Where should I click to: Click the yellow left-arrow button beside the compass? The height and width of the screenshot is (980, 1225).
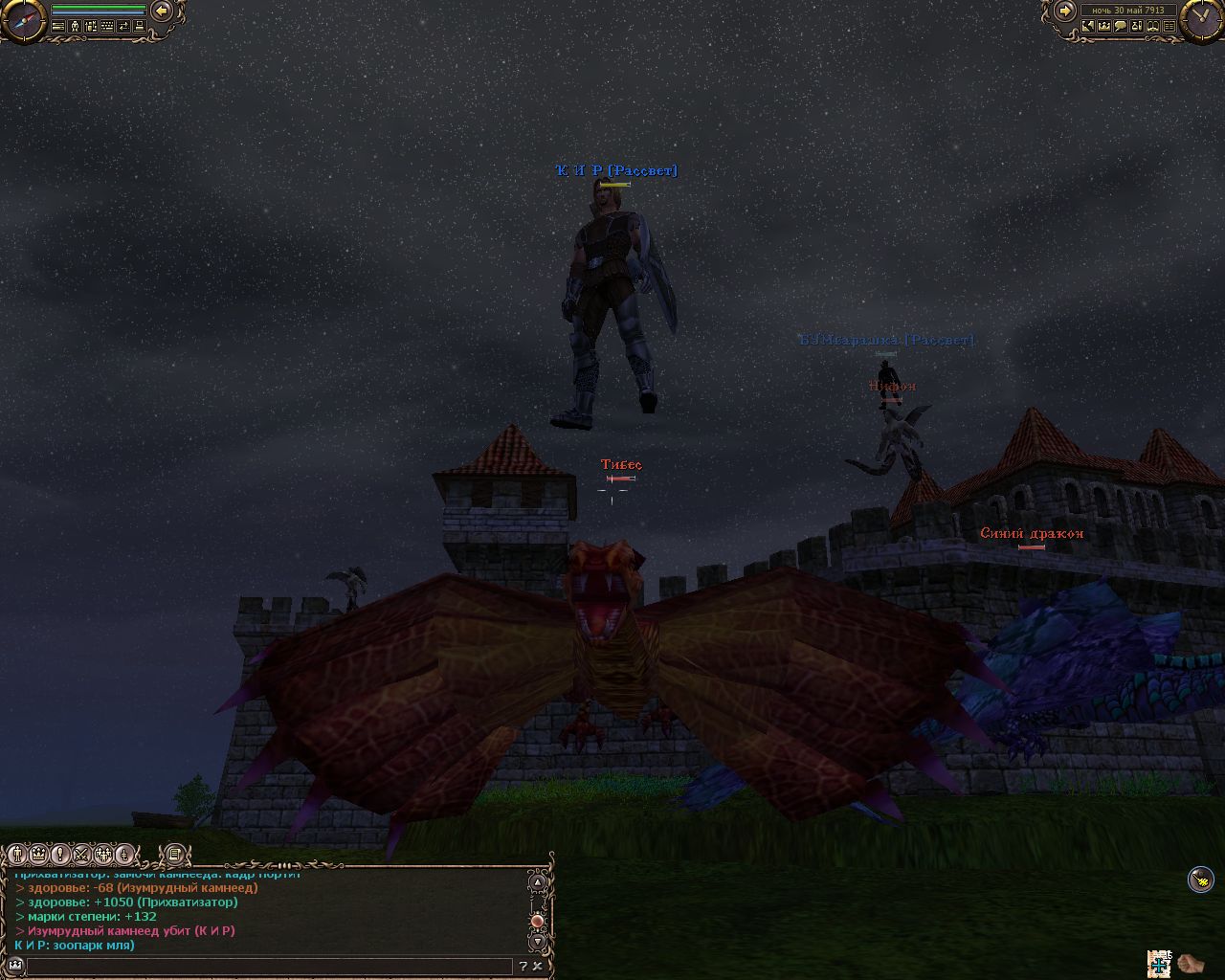(x=162, y=11)
